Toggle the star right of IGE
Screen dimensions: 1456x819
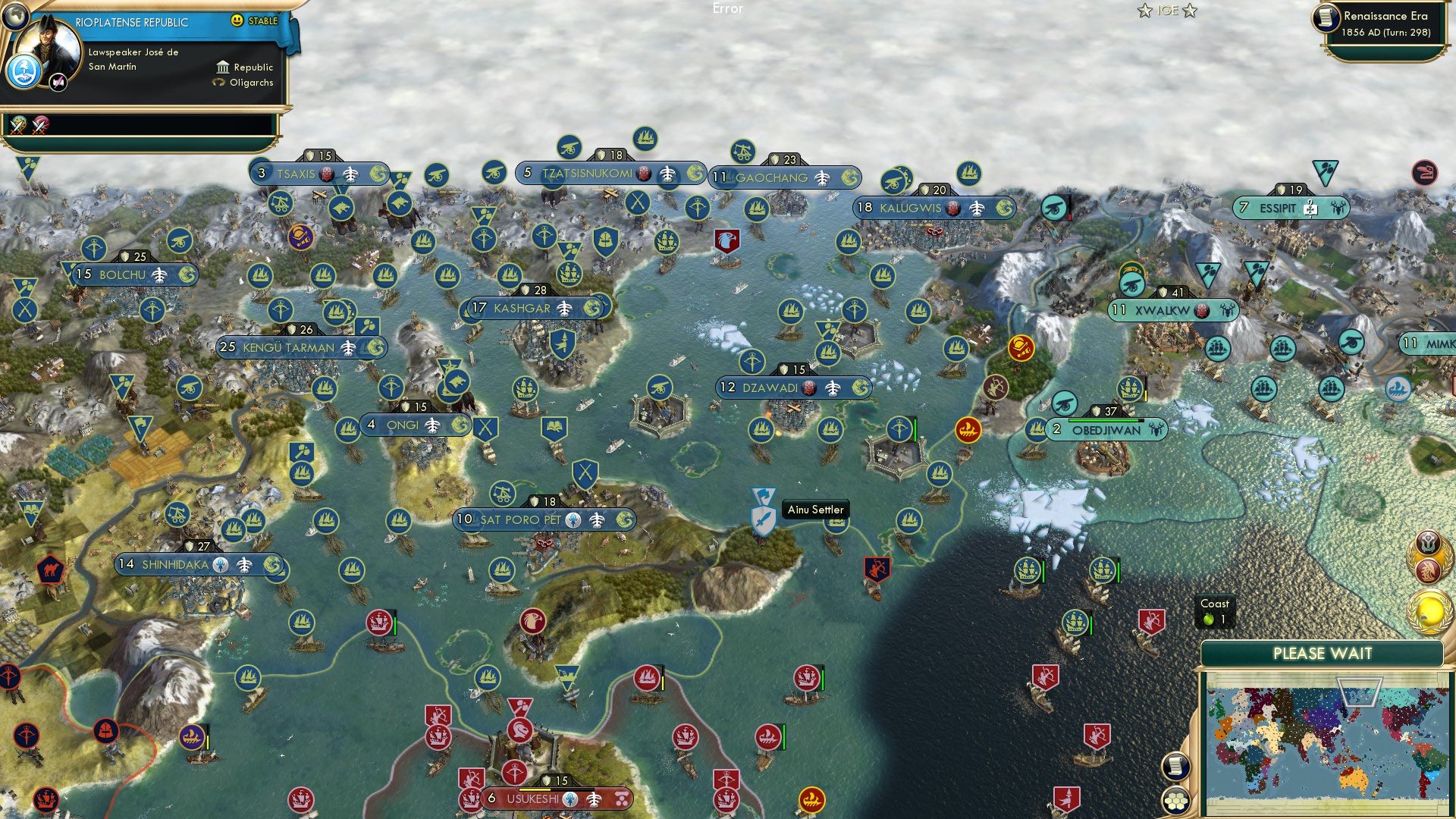click(1190, 11)
